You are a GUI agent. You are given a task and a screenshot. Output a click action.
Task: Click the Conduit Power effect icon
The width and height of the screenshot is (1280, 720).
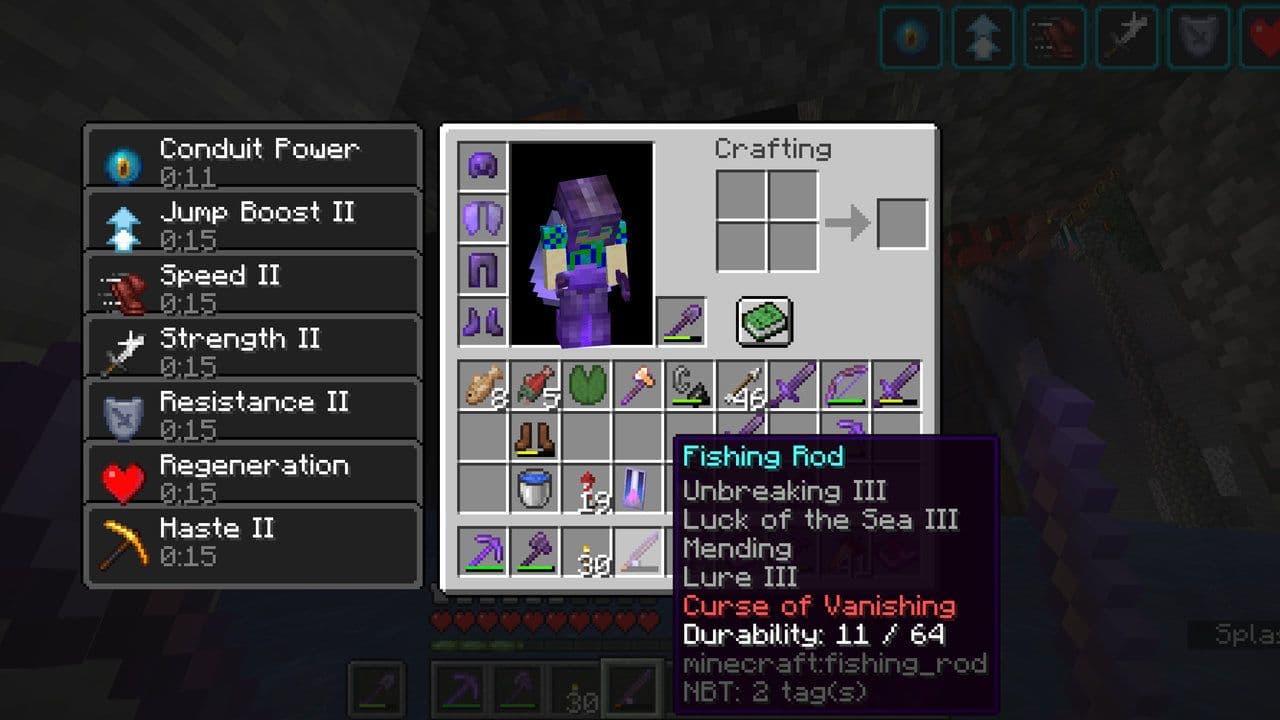click(122, 159)
